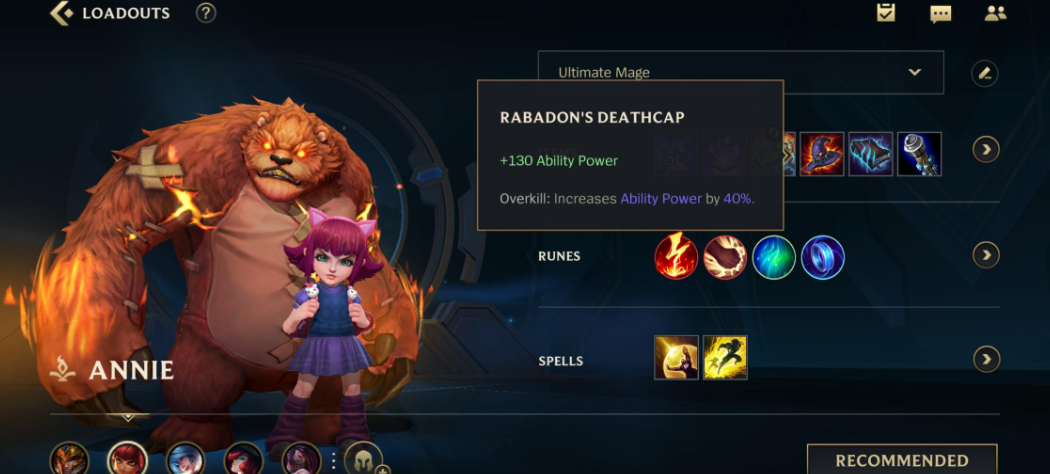1050x474 pixels.
Task: Apply the Recommended loadout
Action: tap(901, 460)
